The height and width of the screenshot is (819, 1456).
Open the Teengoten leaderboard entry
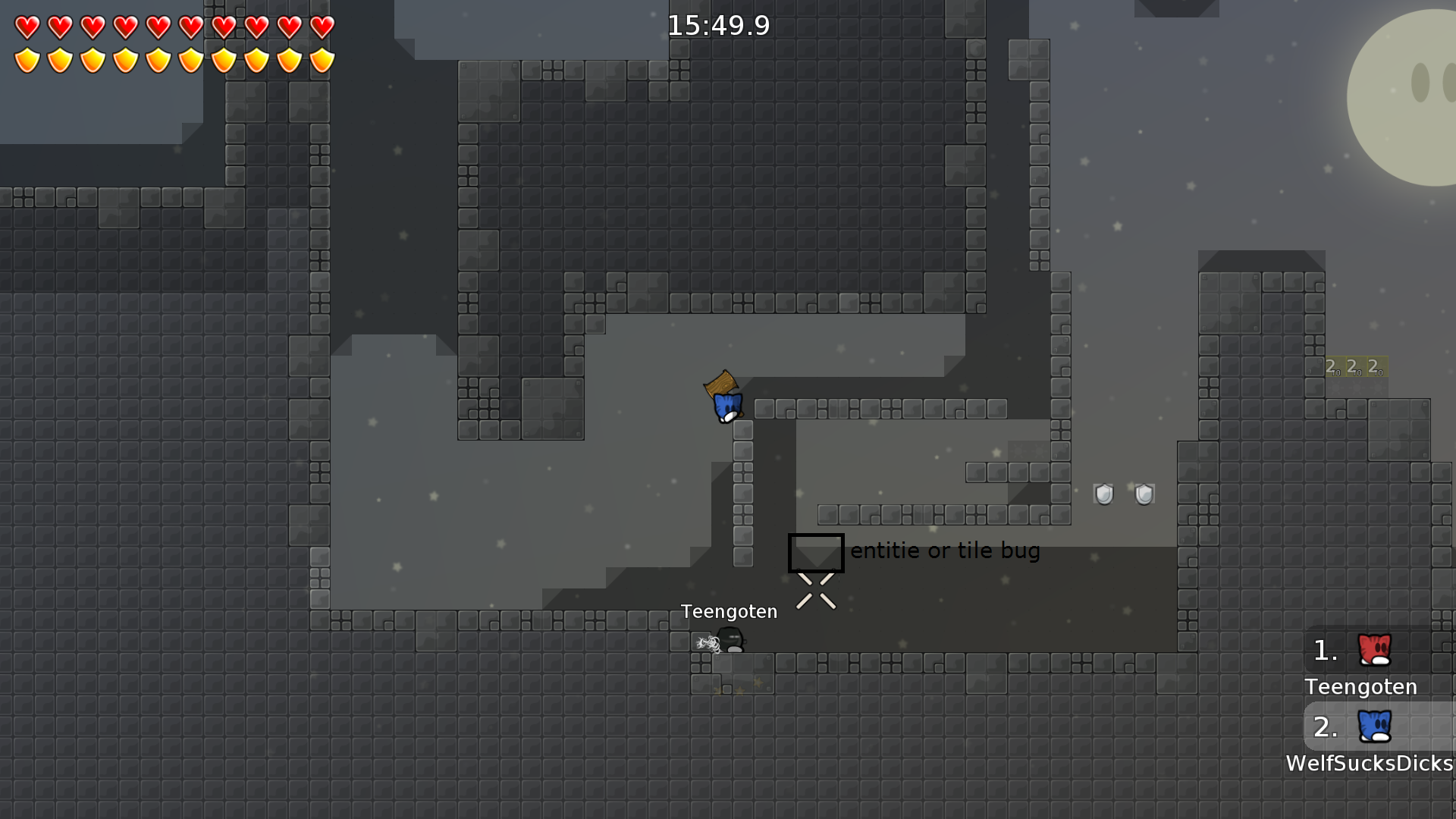click(1360, 686)
